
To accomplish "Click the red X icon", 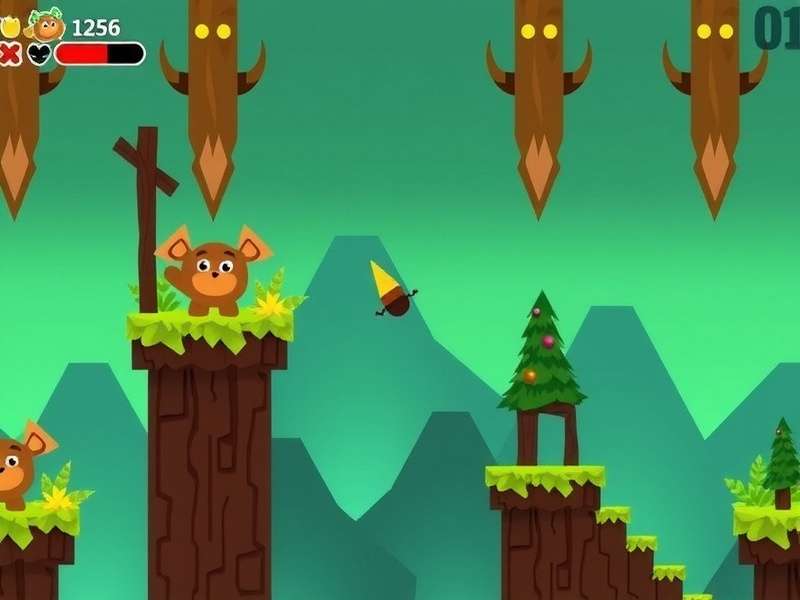I will 11,54.
